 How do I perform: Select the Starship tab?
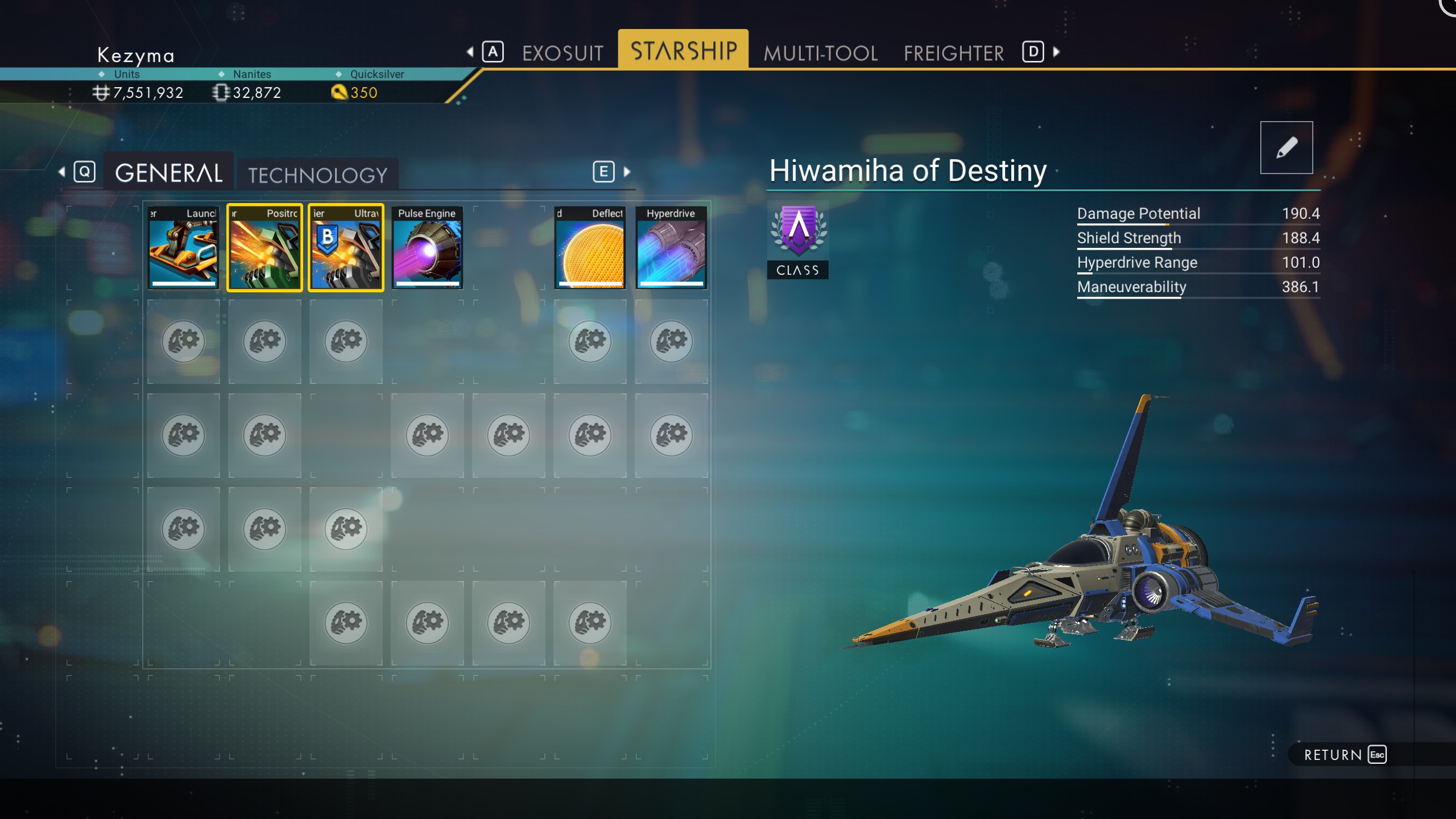tap(683, 51)
